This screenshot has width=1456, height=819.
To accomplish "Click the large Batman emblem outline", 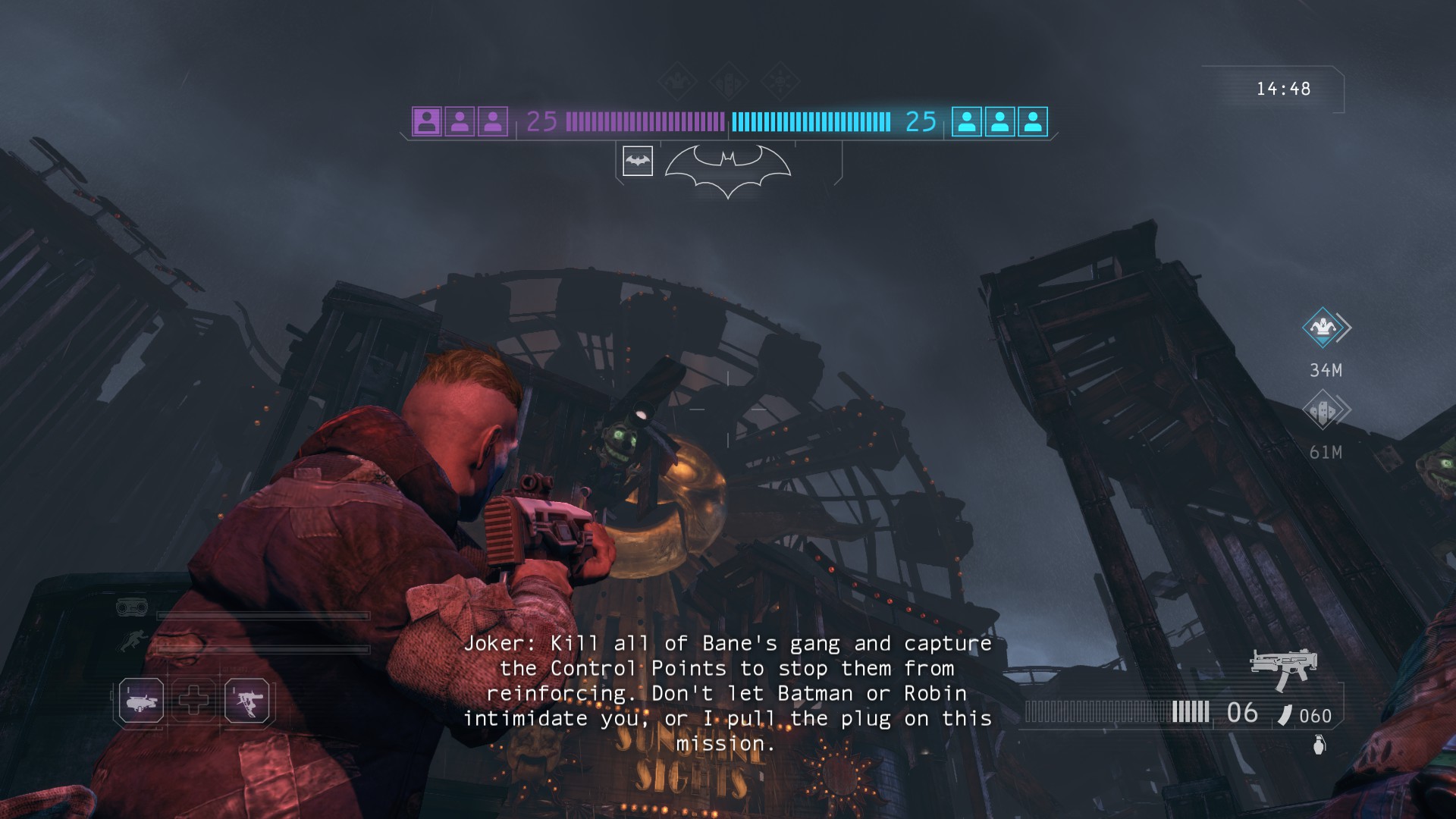I will pyautogui.click(x=728, y=168).
